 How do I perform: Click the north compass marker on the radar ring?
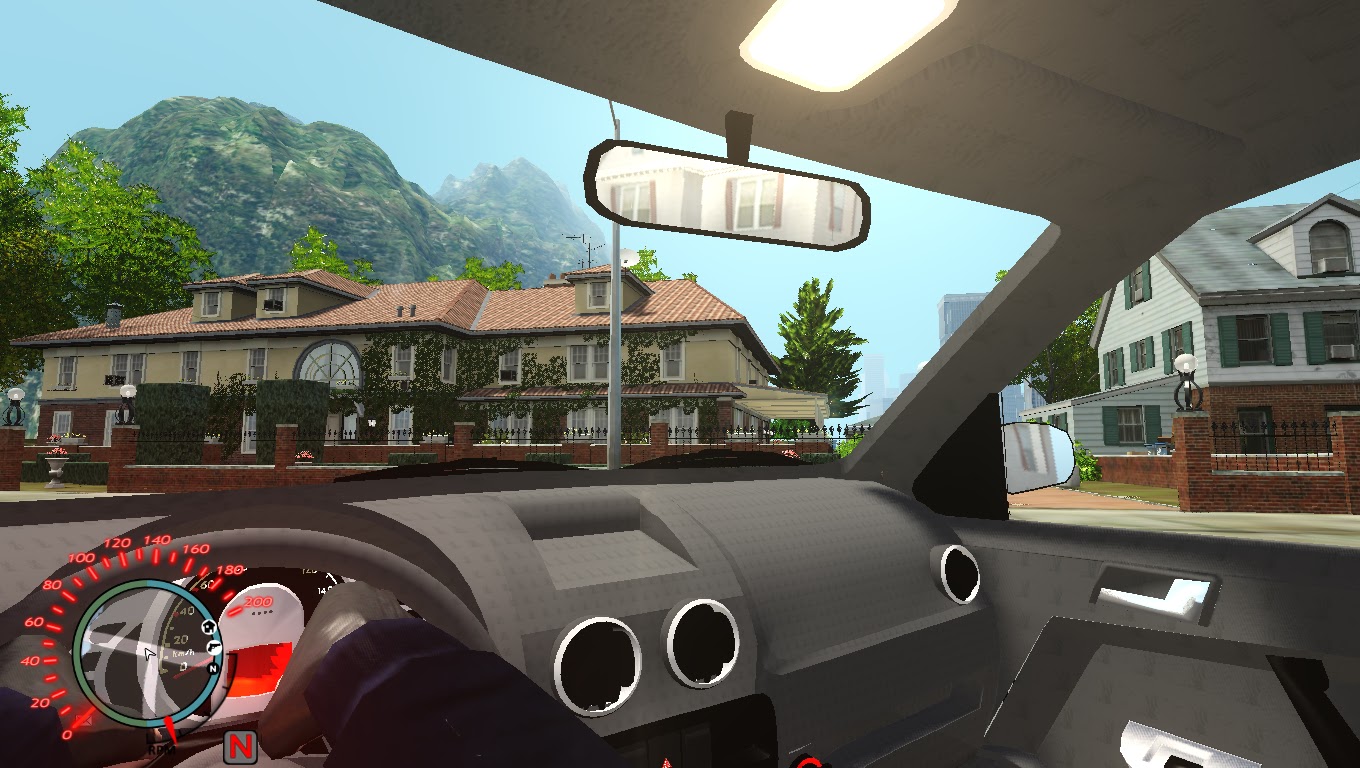[x=213, y=668]
